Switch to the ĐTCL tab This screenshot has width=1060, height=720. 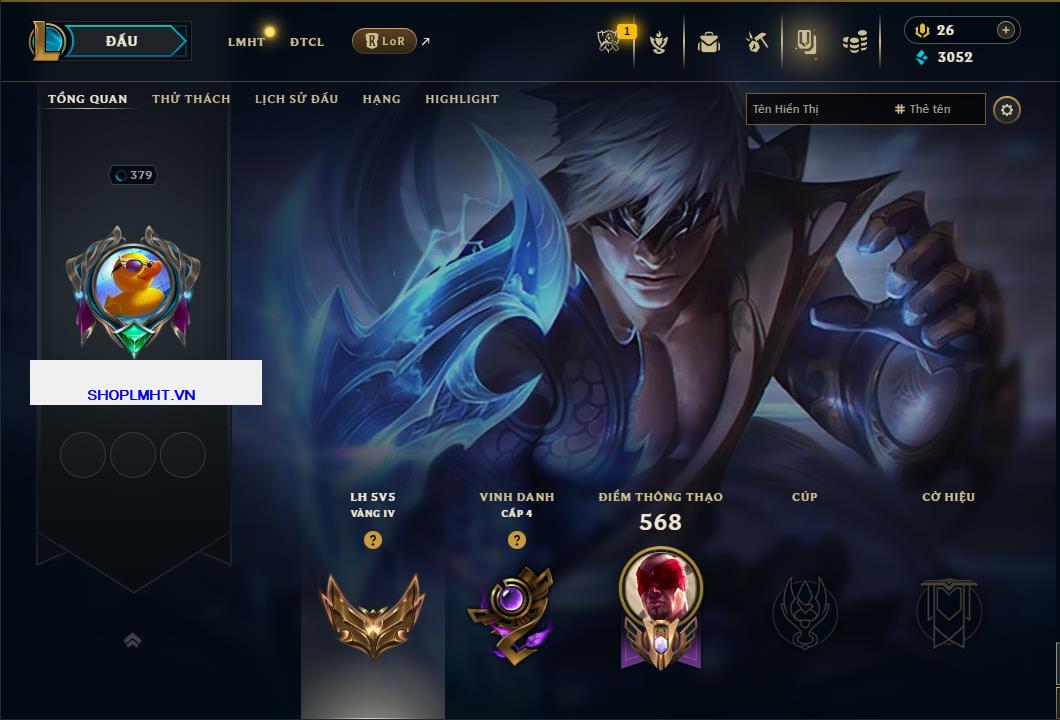(x=307, y=42)
